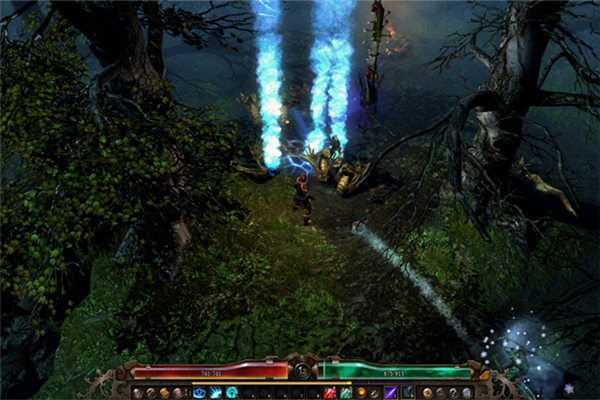Open the question mark help button
Screen dimensions: 600x400
(x=453, y=392)
